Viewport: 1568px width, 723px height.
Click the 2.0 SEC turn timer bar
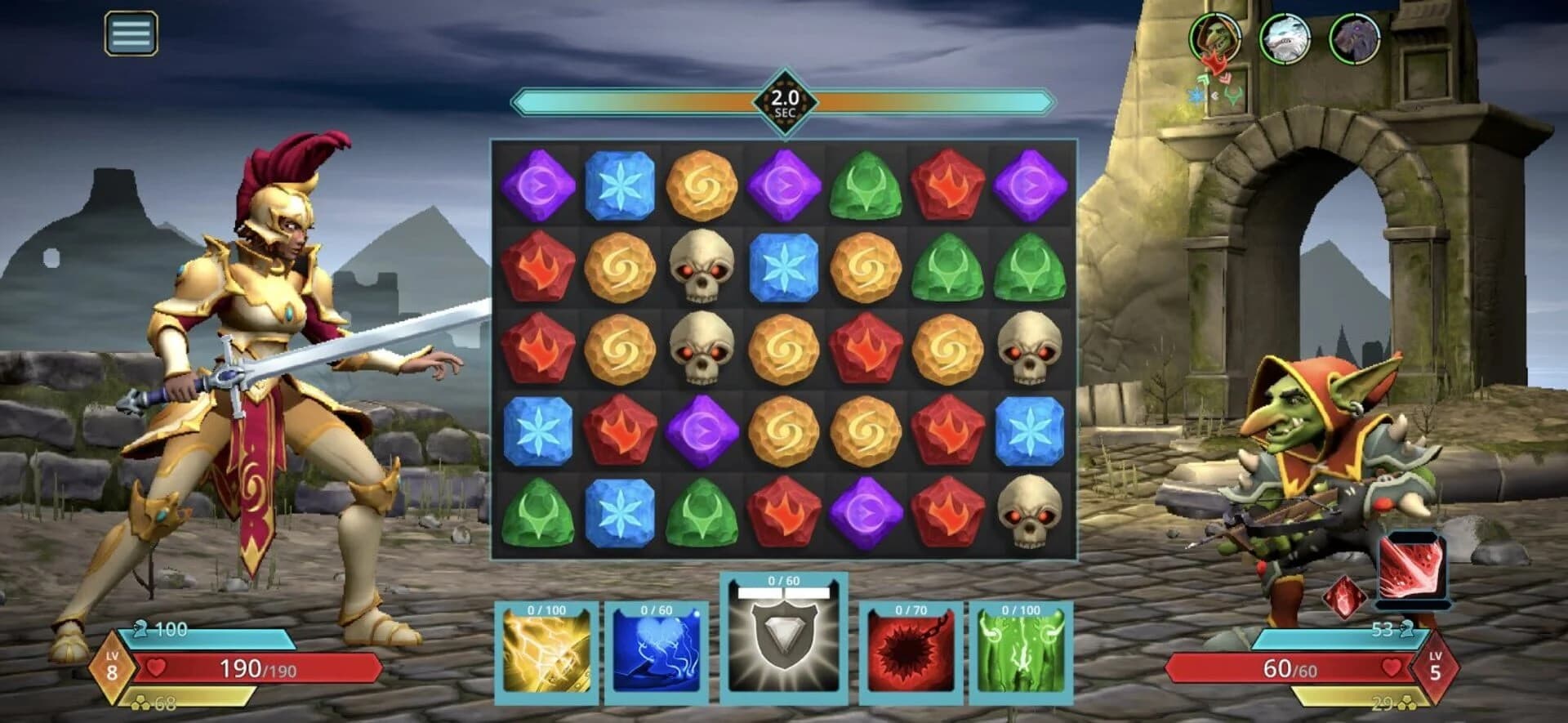786,100
